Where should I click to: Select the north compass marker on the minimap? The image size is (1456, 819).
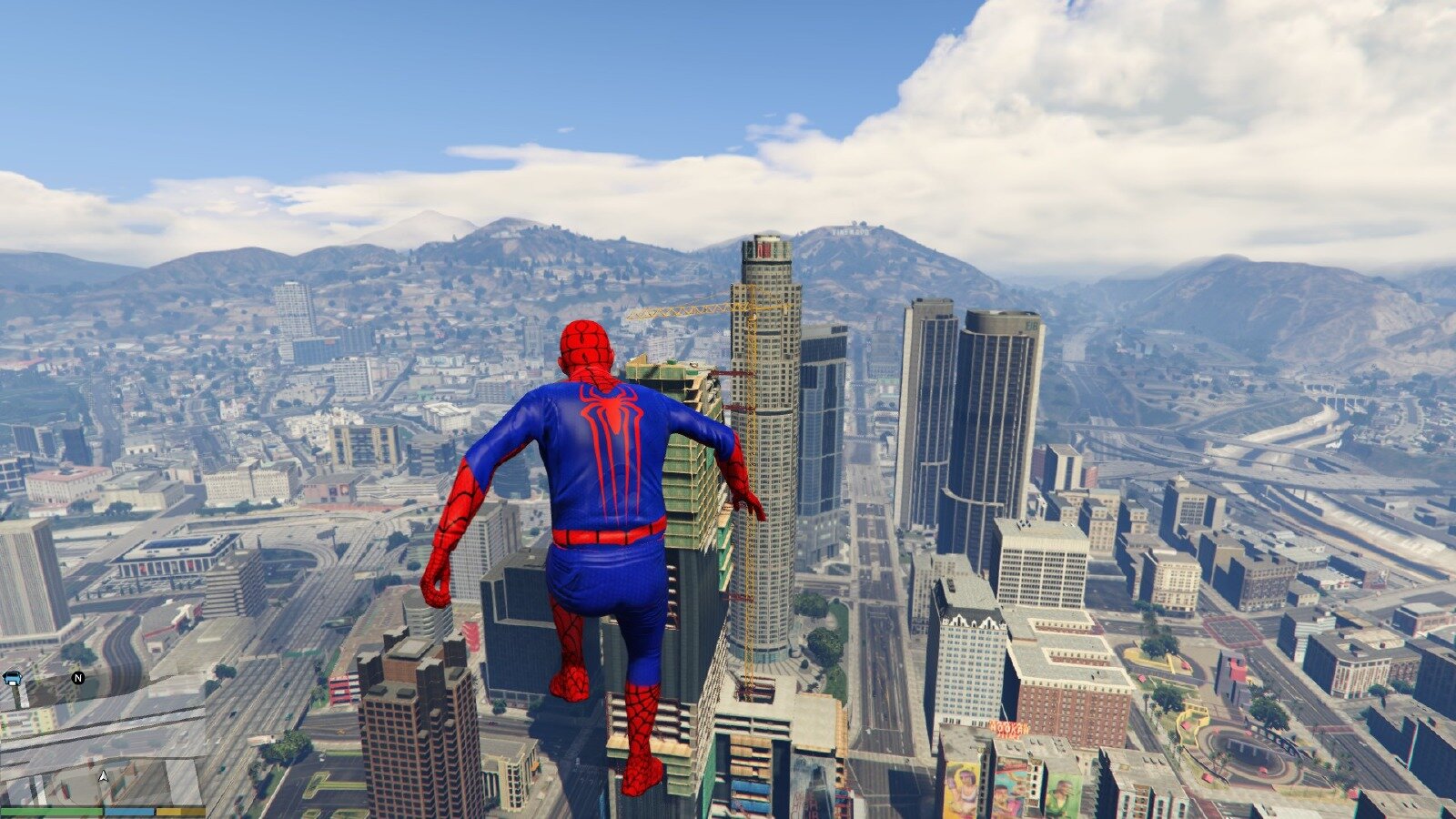point(77,677)
